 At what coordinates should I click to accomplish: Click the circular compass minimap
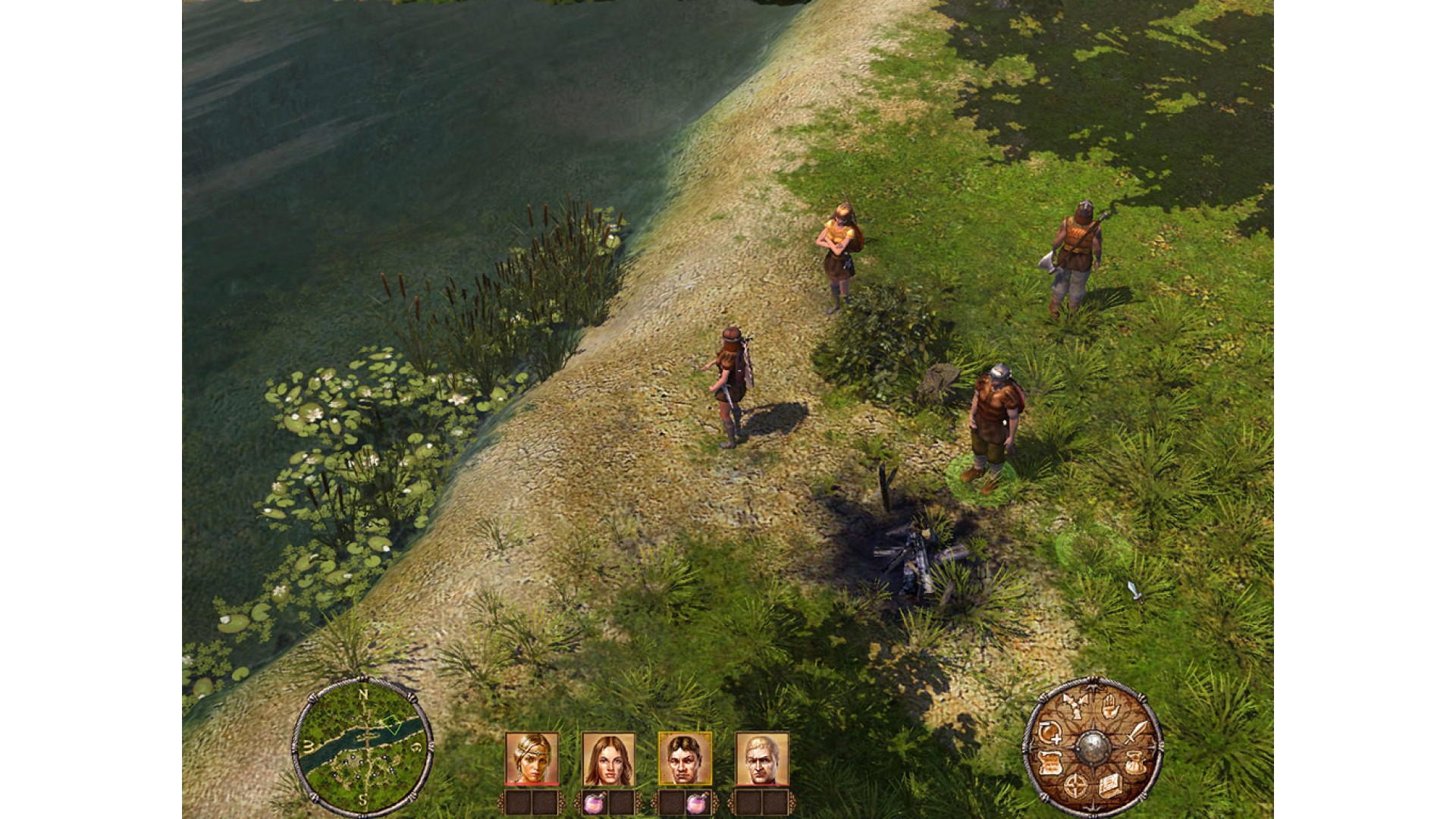362,745
